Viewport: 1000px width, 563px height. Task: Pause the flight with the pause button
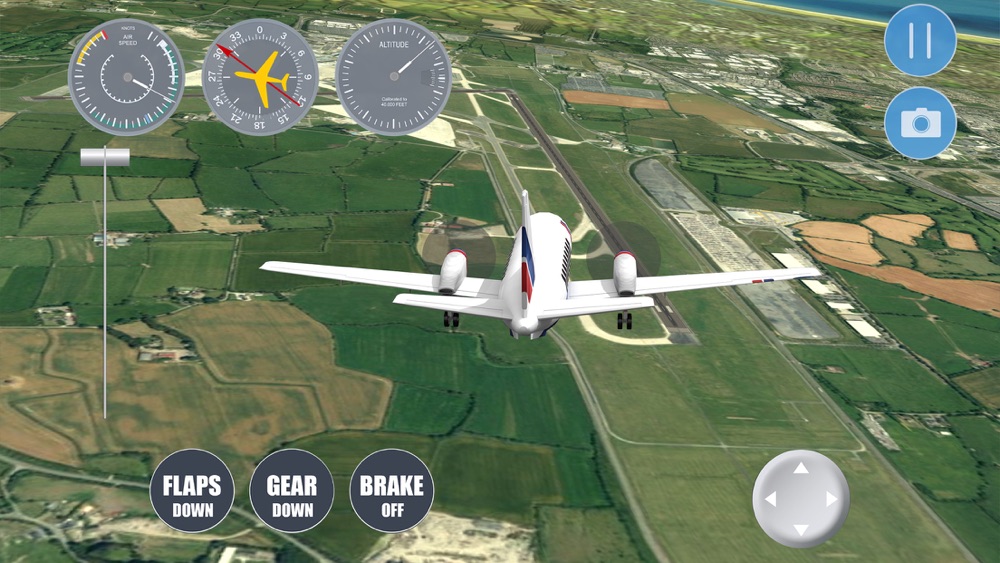[920, 40]
